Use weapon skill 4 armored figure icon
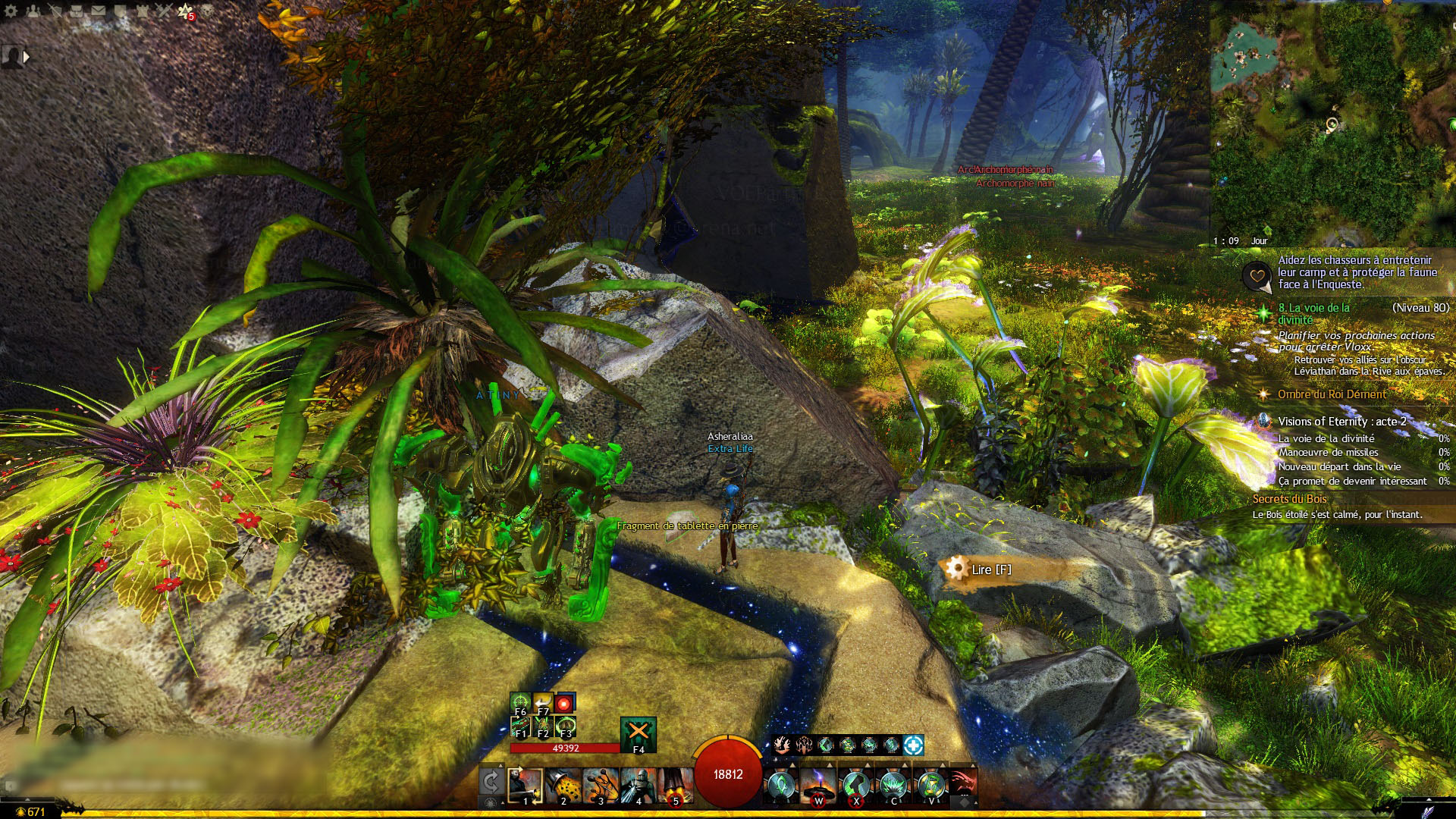This screenshot has width=1456, height=819. pos(638,784)
